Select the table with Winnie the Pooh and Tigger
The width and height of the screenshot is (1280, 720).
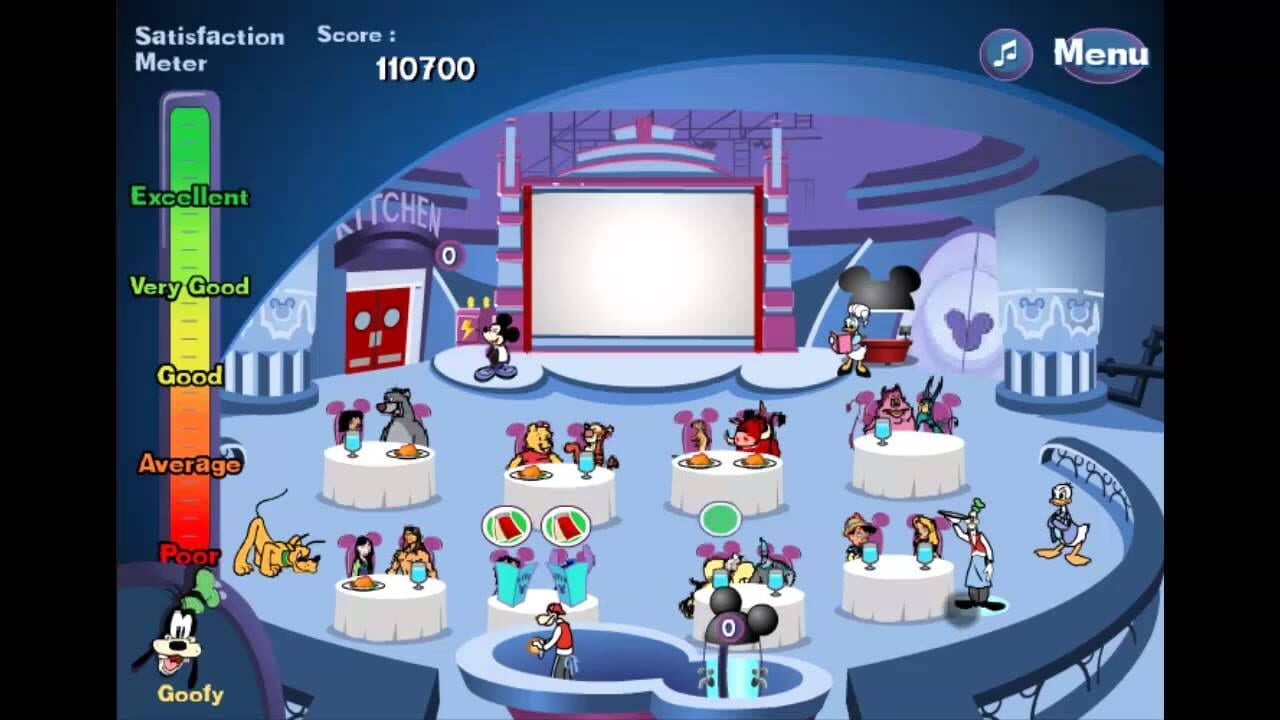pyautogui.click(x=560, y=470)
